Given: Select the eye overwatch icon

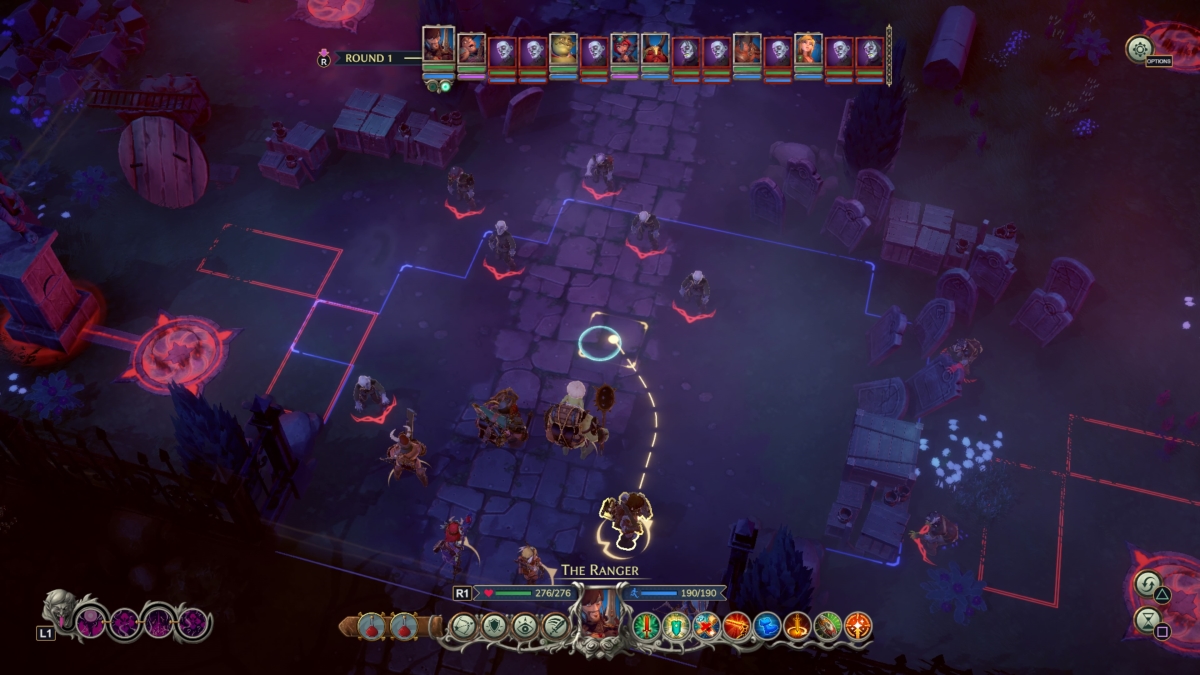Looking at the screenshot, I should (524, 626).
